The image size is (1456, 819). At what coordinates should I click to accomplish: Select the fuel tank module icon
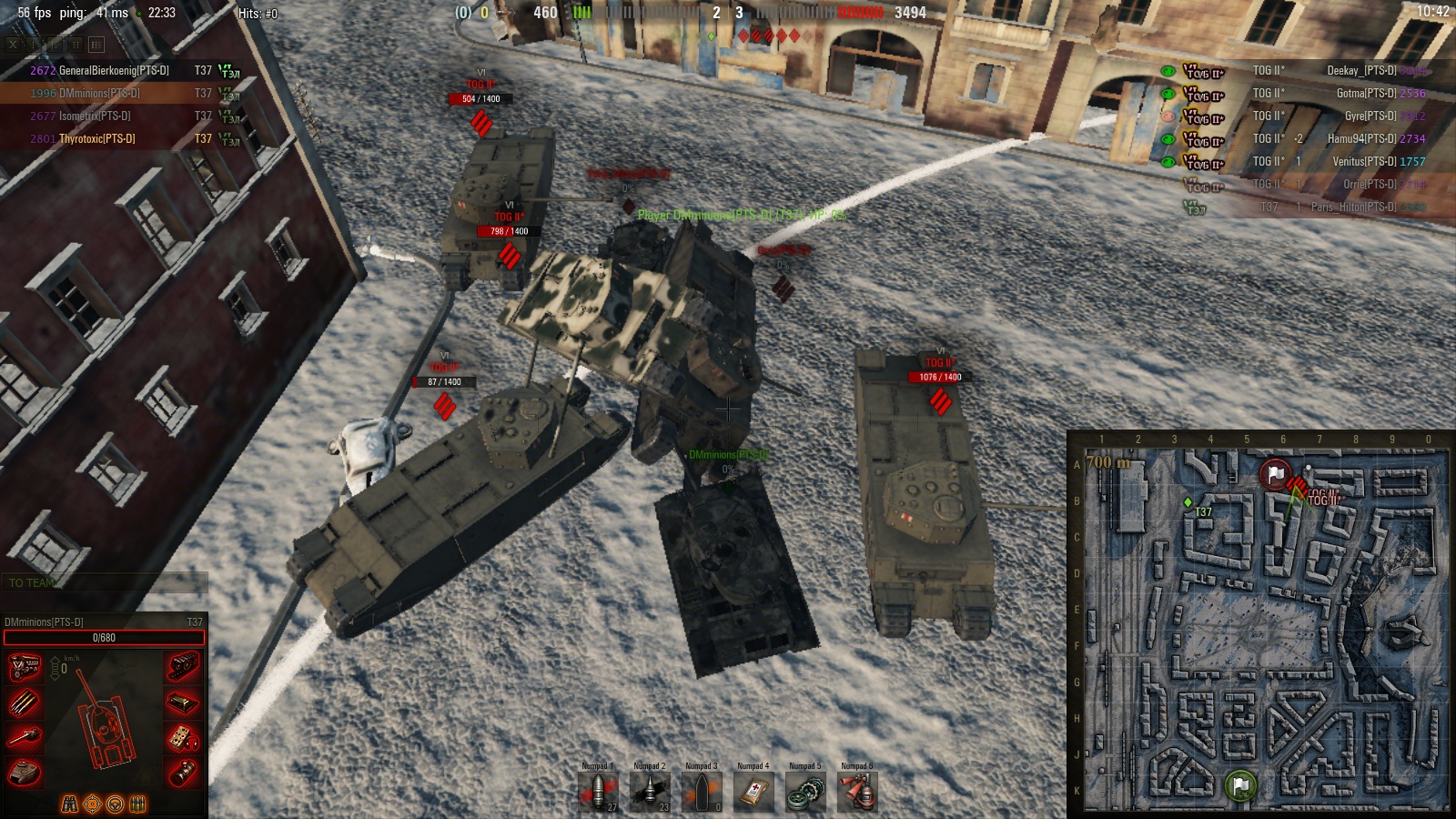(183, 702)
